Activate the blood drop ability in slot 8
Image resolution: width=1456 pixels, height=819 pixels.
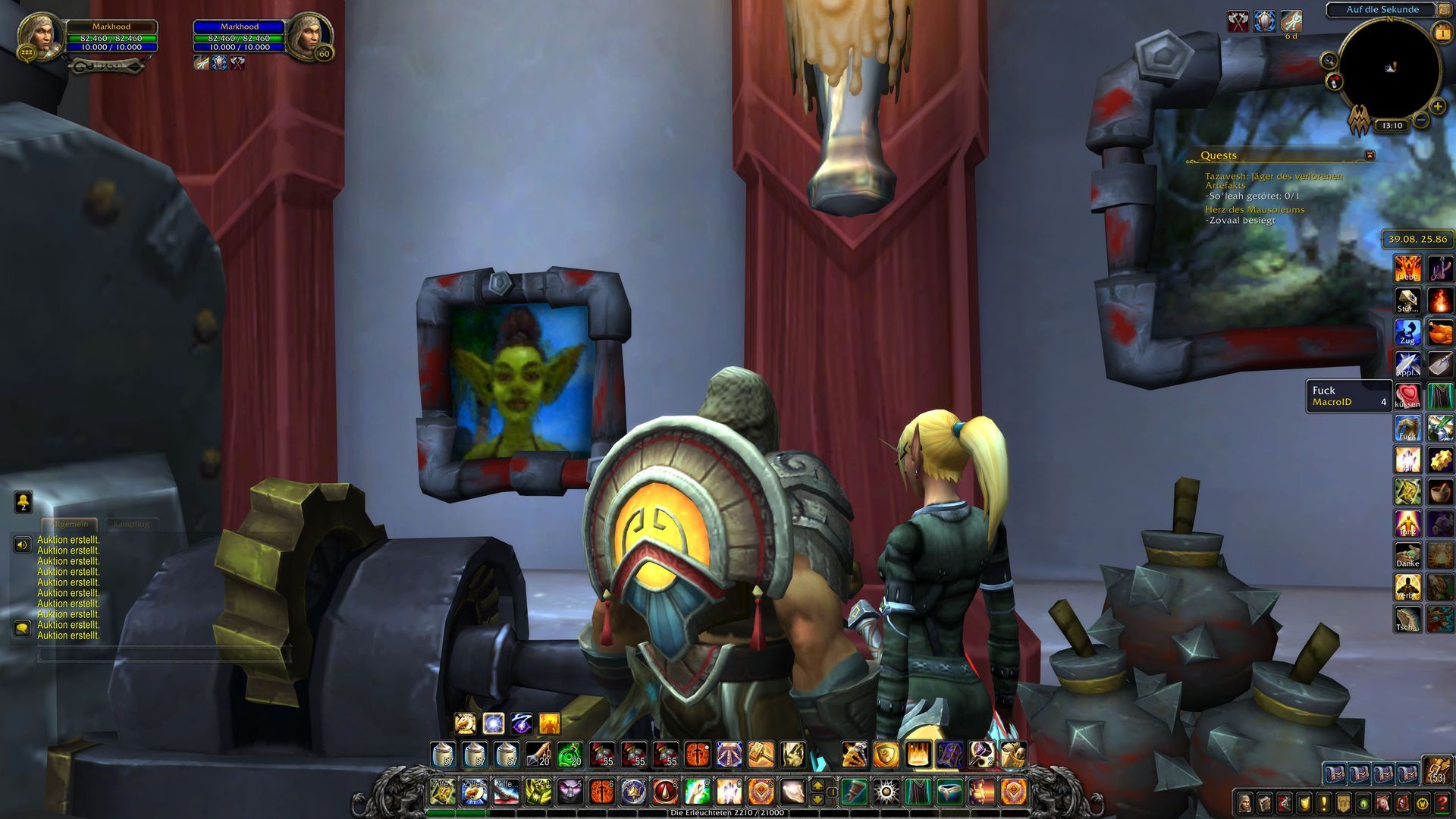tap(665, 792)
